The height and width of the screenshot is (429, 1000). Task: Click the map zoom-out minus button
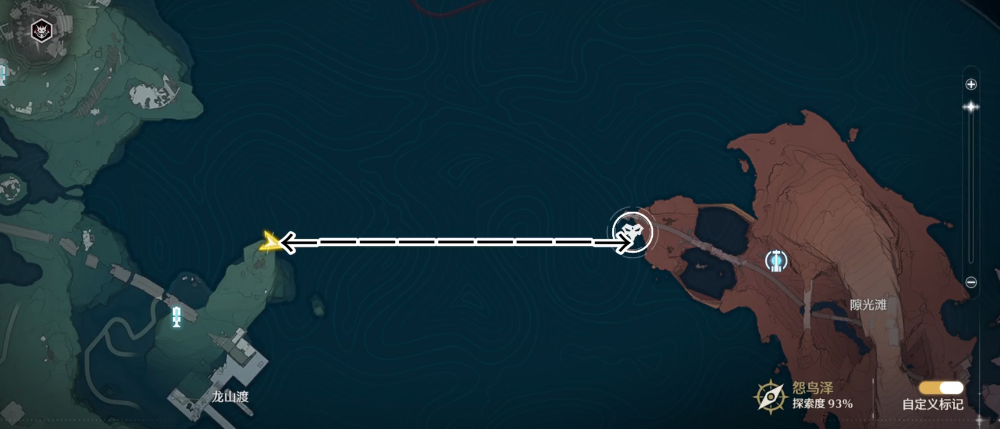pyautogui.click(x=971, y=283)
